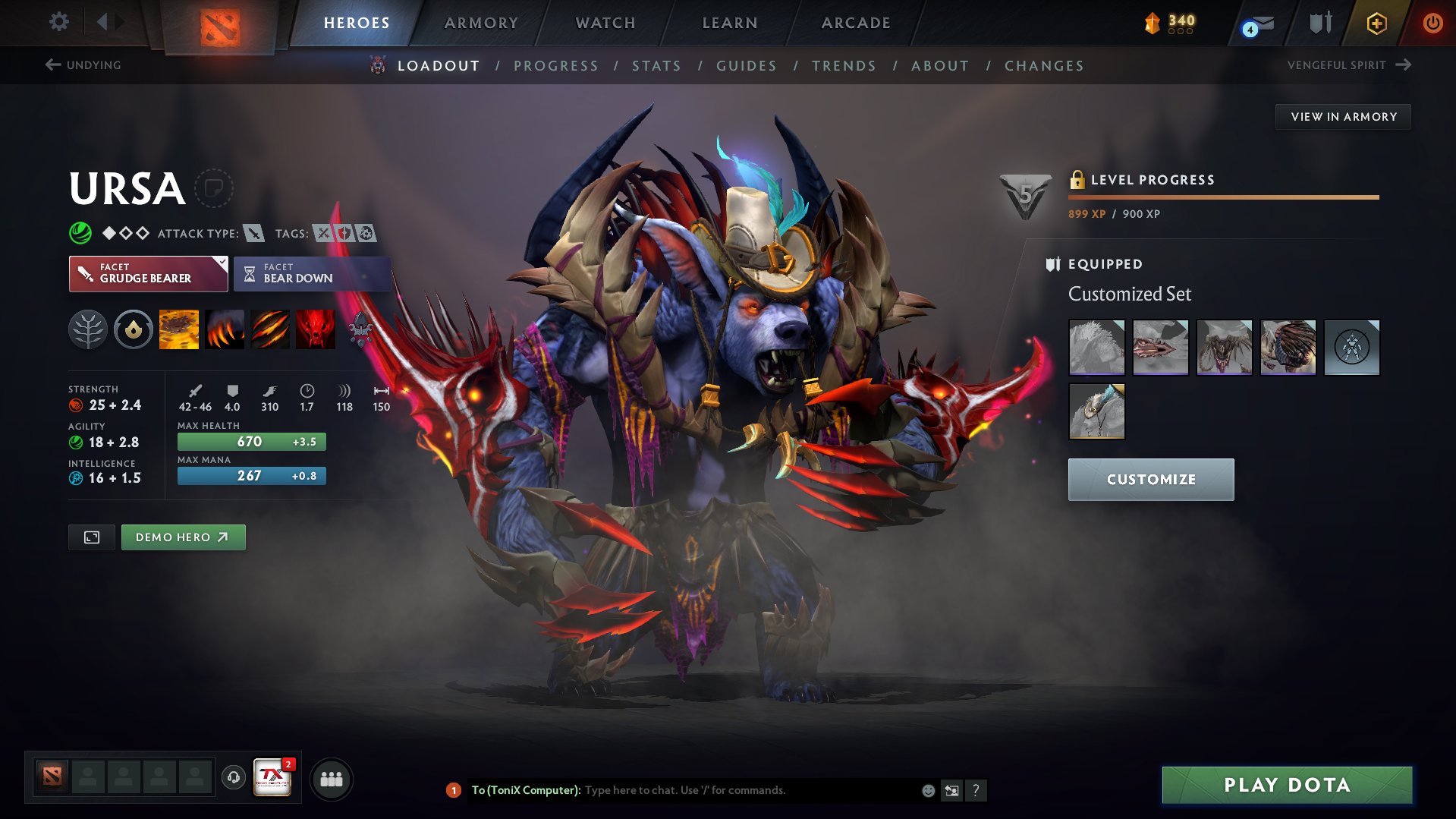Screen dimensions: 1456x819
Task: Open the WATCH menu item
Action: (605, 23)
